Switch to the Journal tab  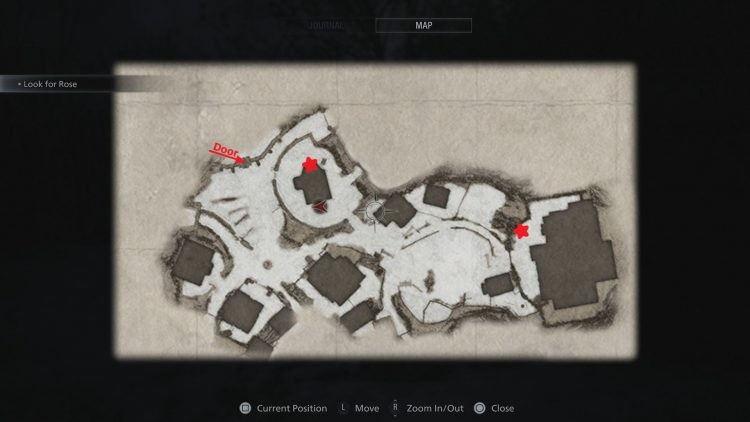point(328,26)
